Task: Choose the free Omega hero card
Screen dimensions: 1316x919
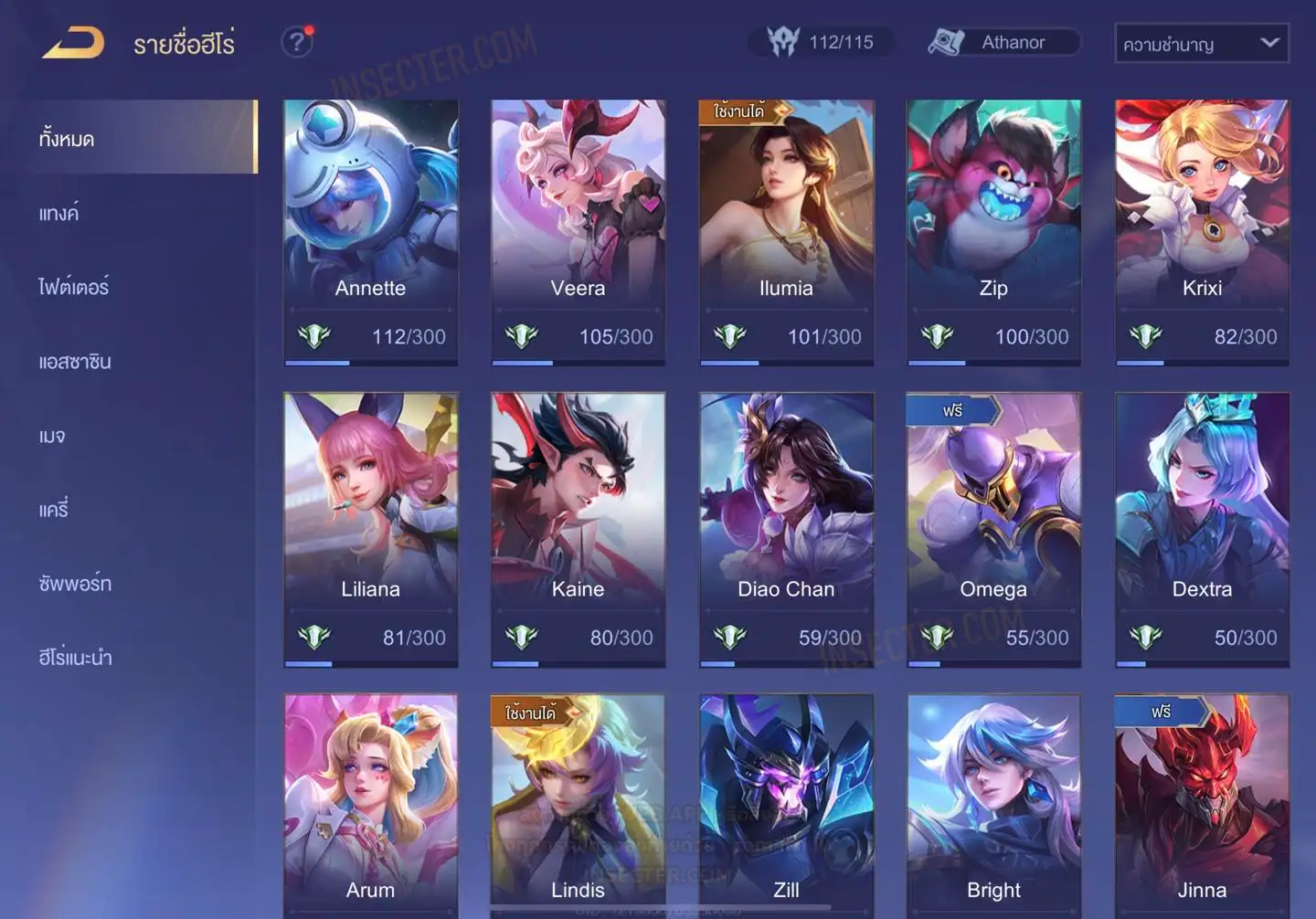Action: [993, 530]
